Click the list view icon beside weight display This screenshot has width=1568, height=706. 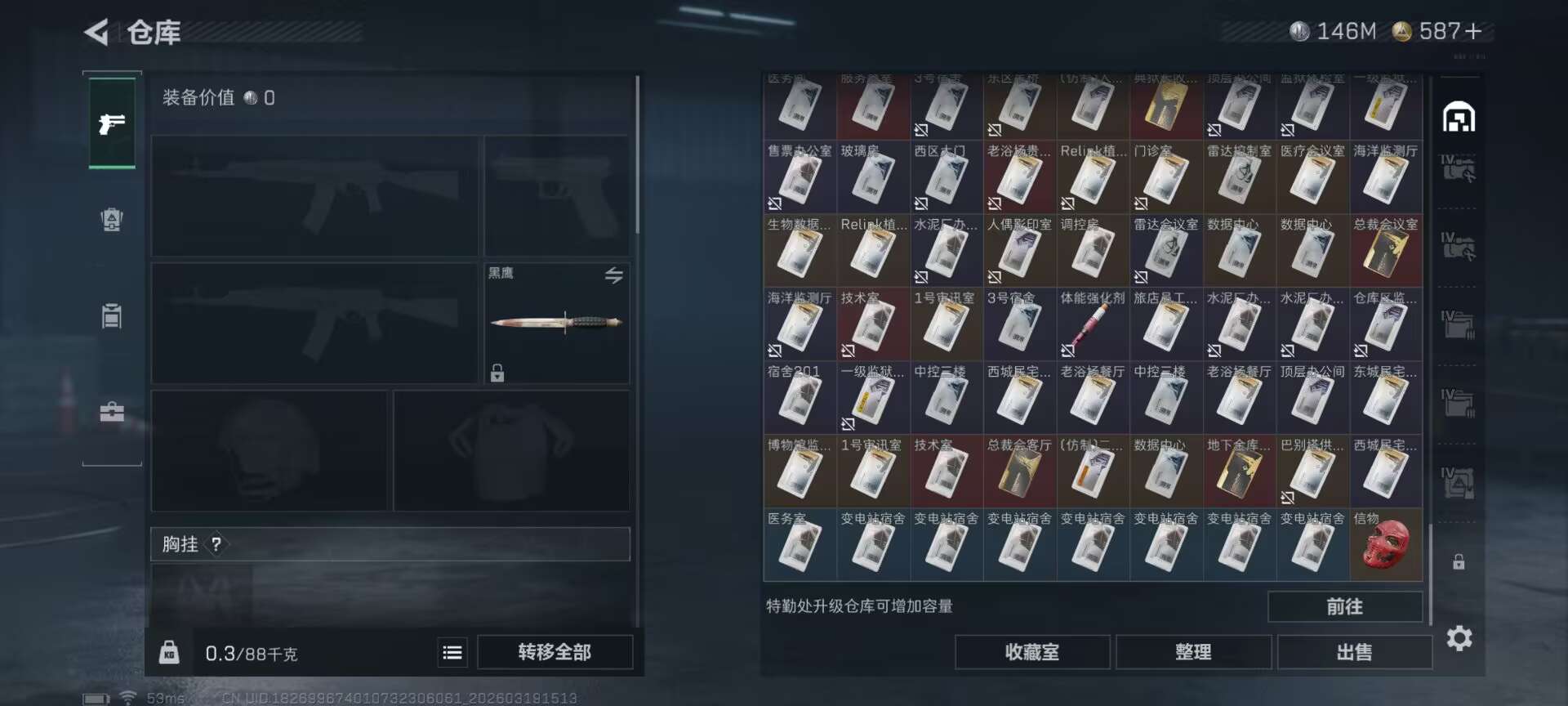pos(452,652)
